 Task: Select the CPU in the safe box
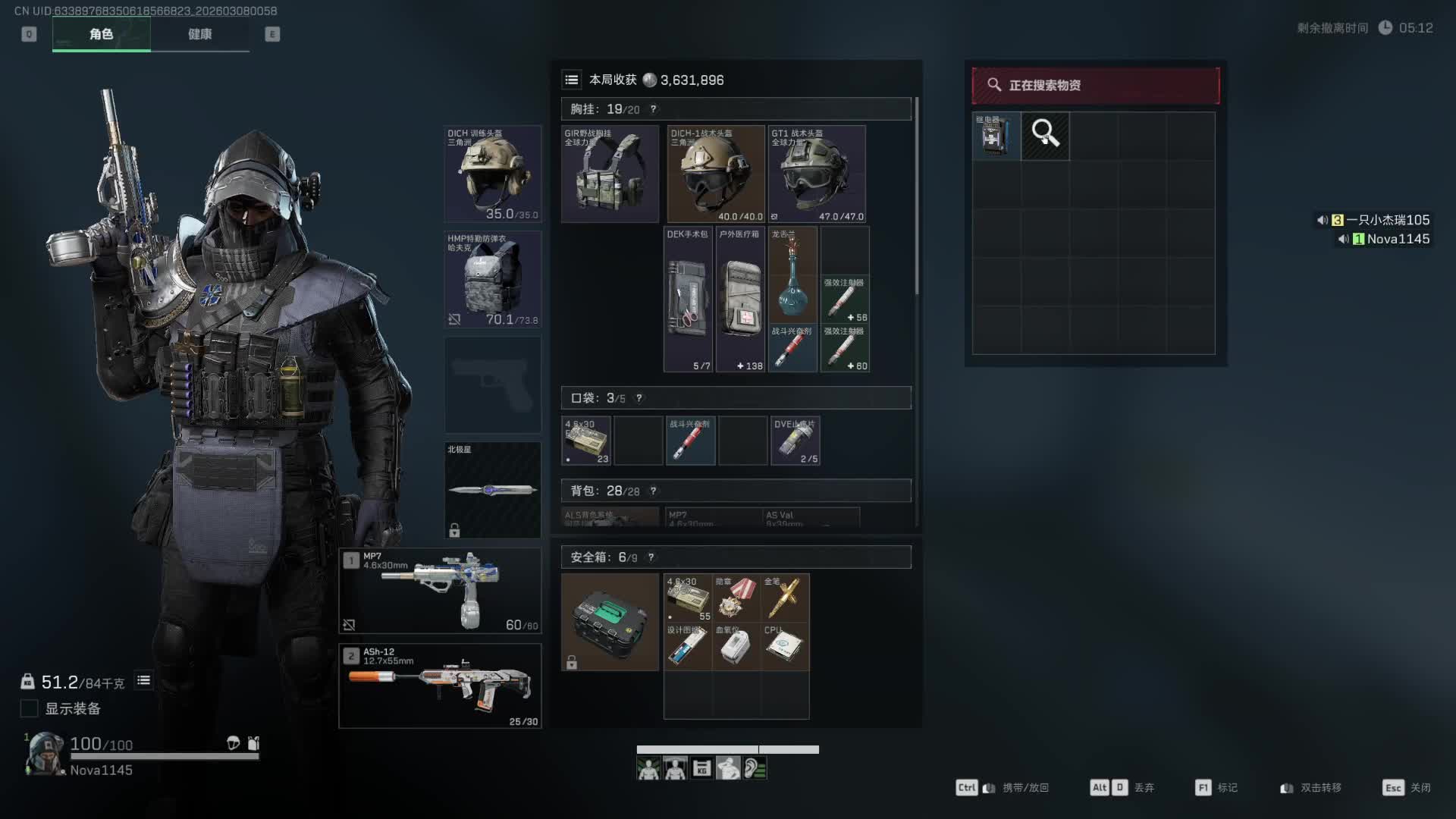(784, 646)
